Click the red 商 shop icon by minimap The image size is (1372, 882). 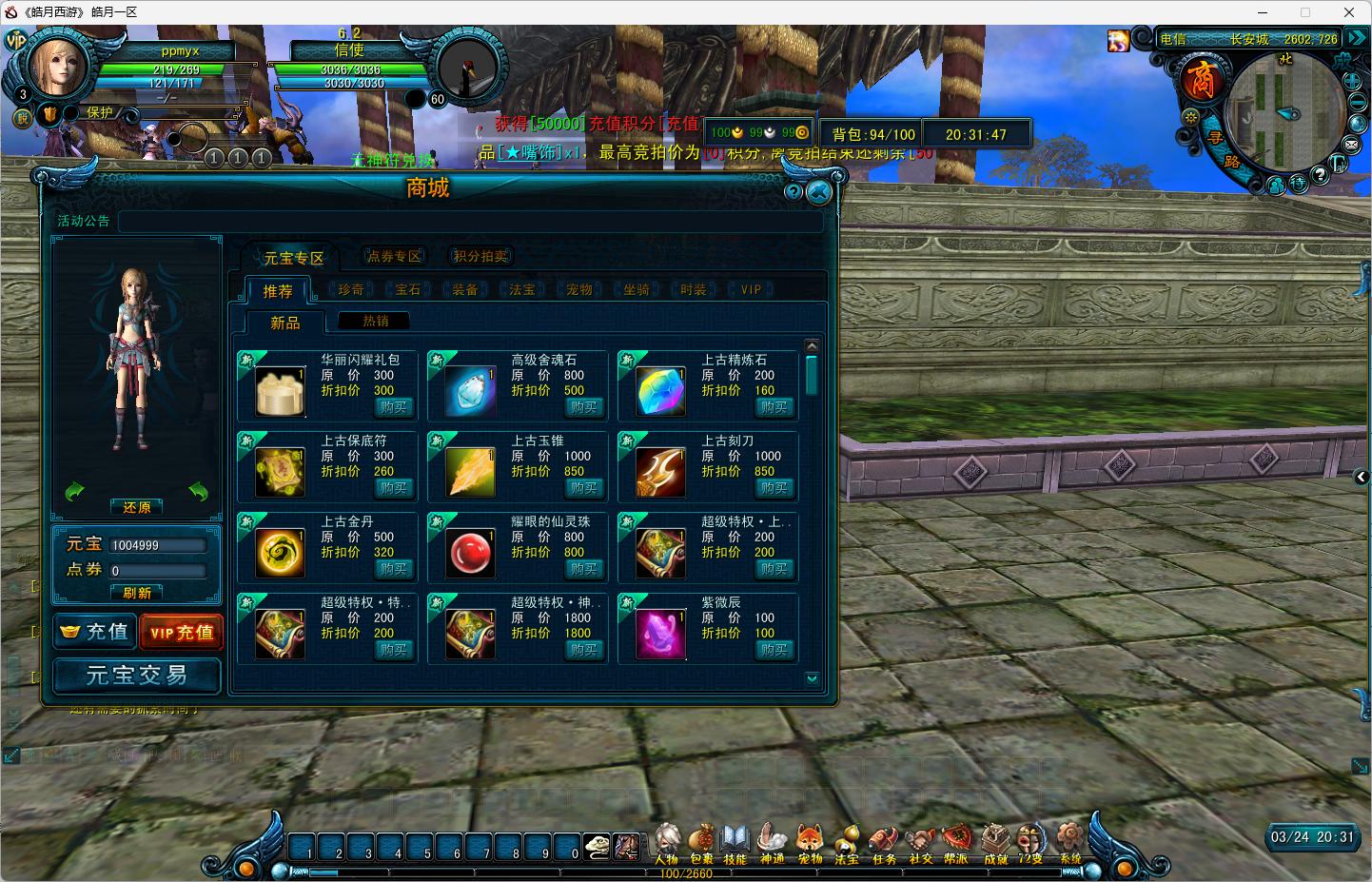pos(1202,80)
